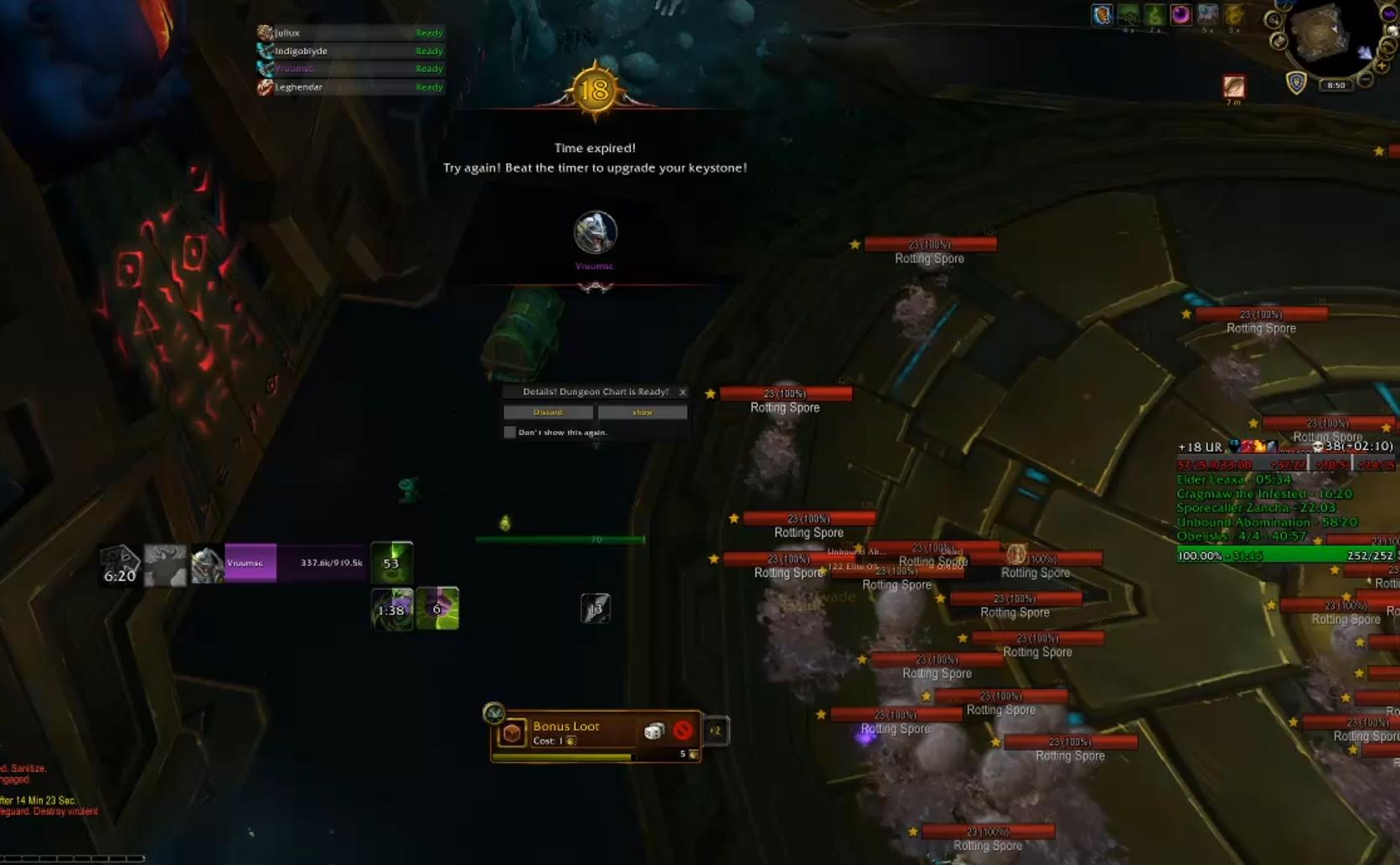Click the cooldown icon showing 1:38
1400x865 pixels.
point(391,609)
